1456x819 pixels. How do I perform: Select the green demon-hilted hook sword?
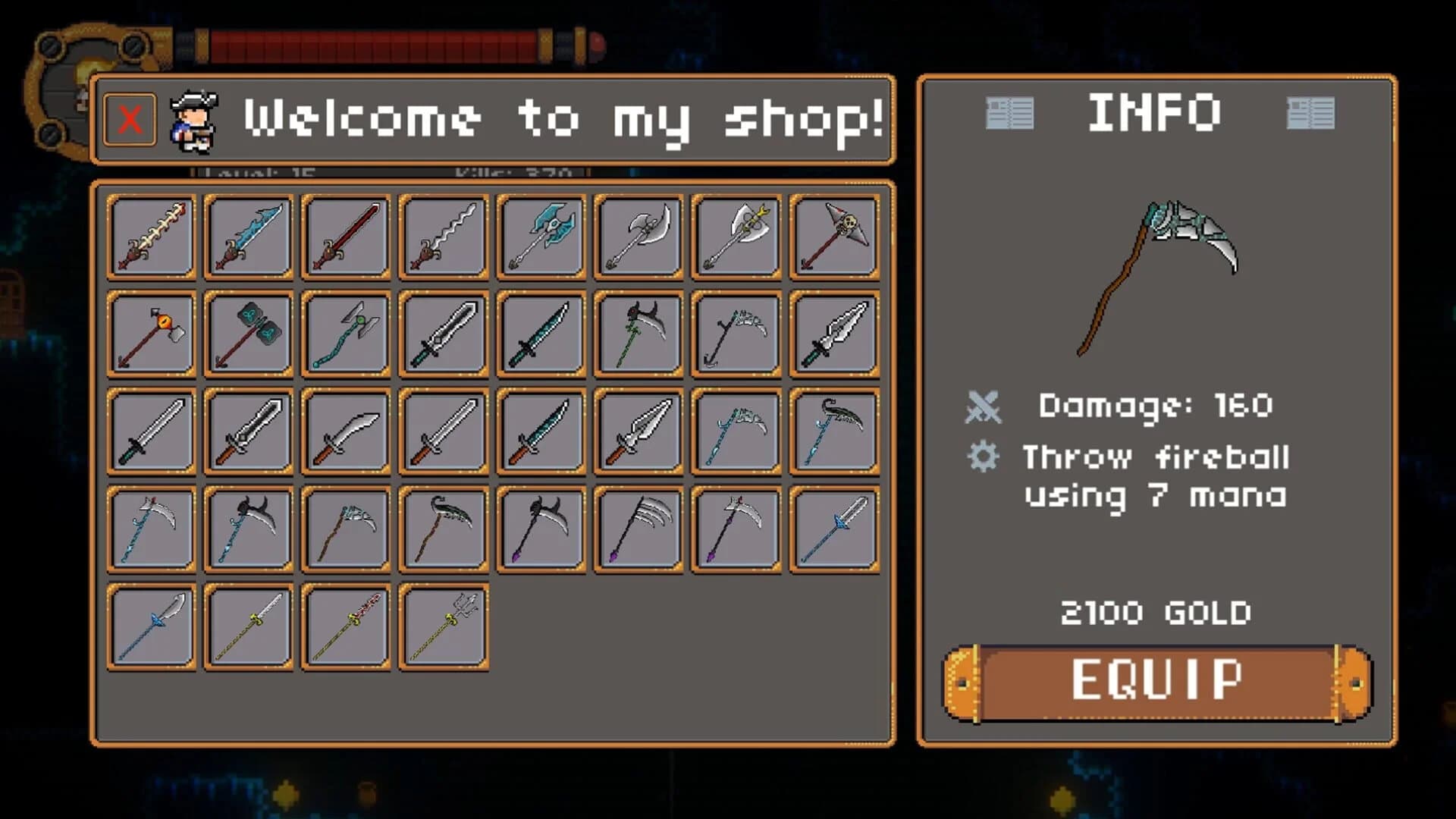tap(637, 334)
